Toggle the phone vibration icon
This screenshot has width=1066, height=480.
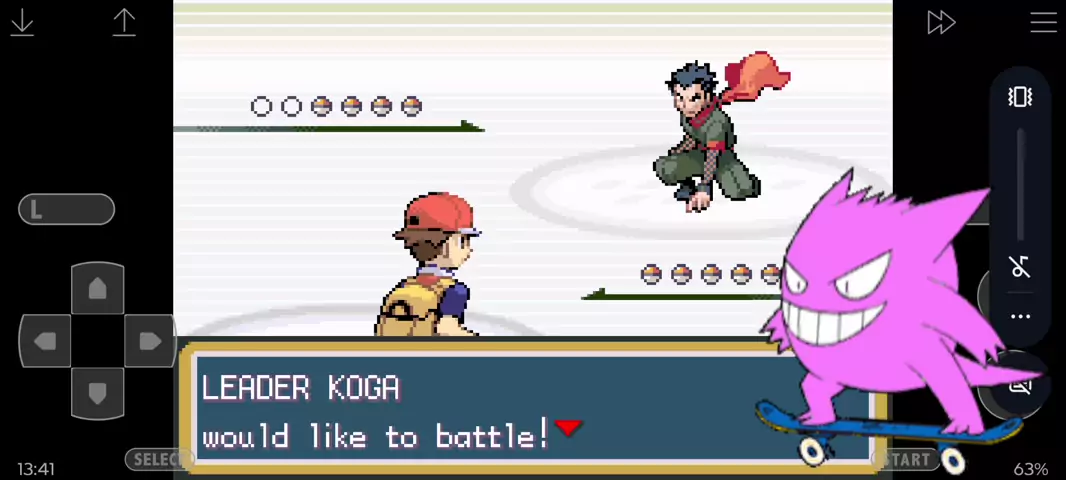(1020, 97)
